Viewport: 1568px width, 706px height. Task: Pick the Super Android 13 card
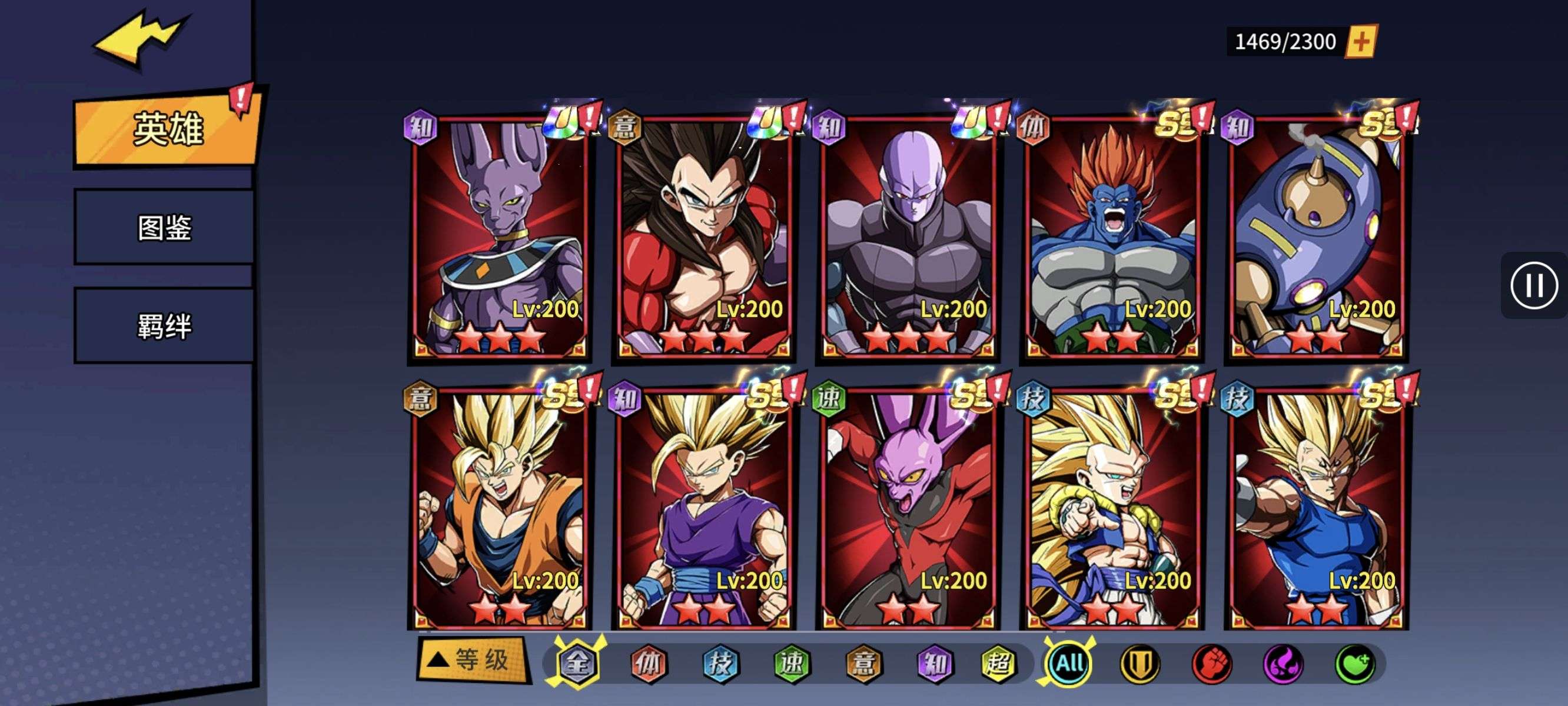(1111, 237)
